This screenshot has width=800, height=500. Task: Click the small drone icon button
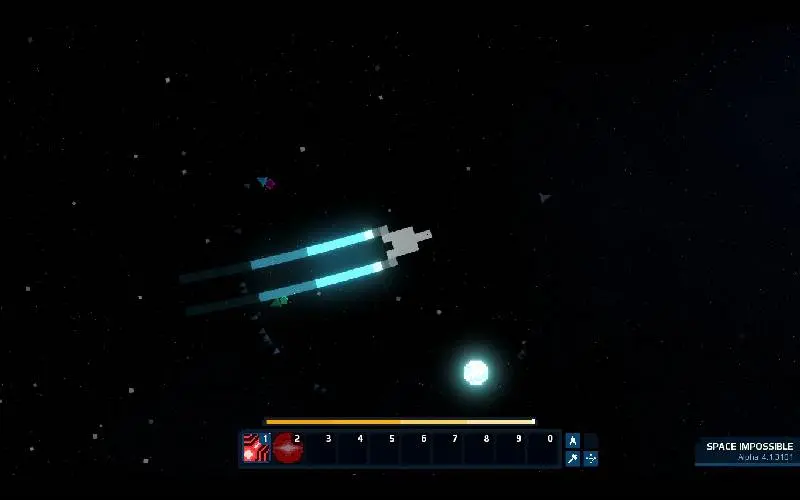(591, 459)
